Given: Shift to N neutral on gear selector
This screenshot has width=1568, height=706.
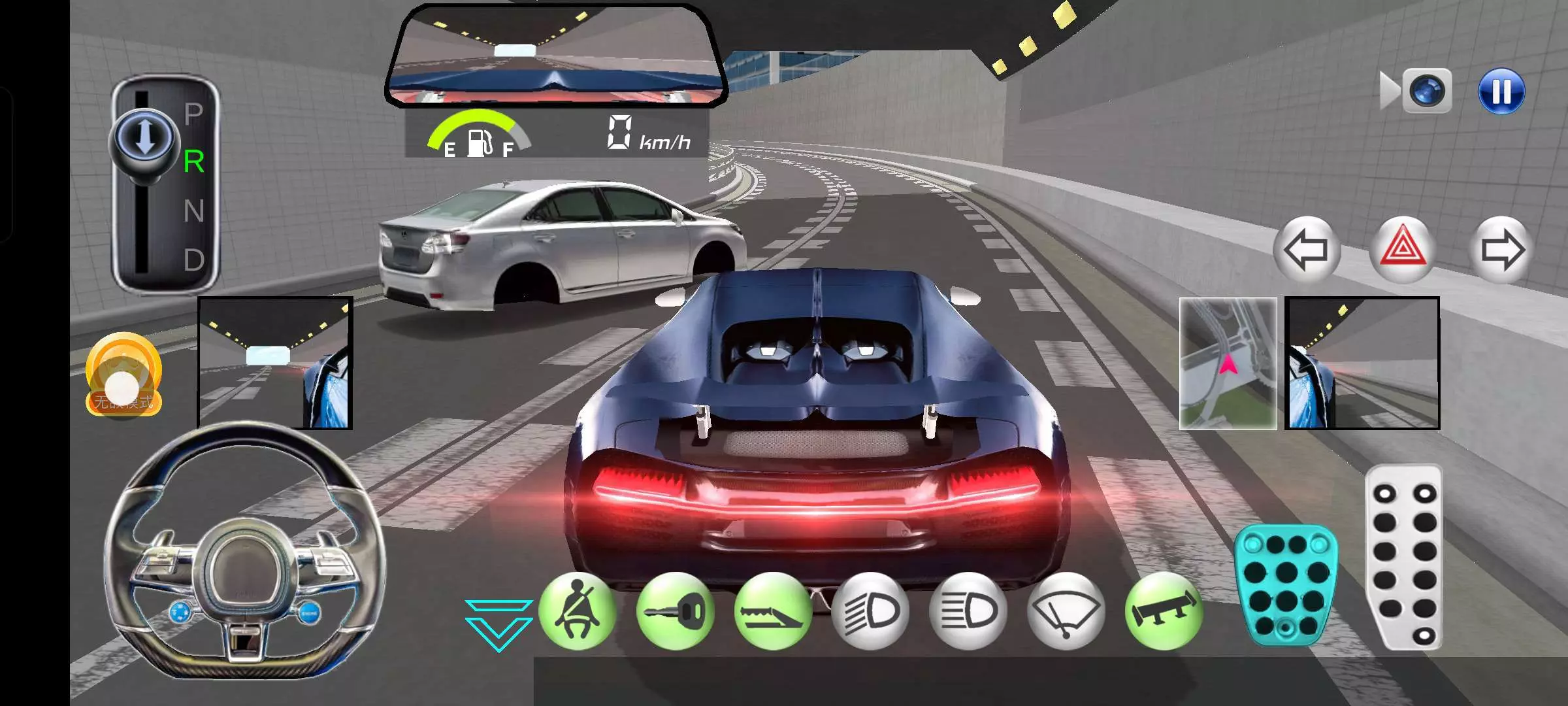Looking at the screenshot, I should tap(194, 211).
